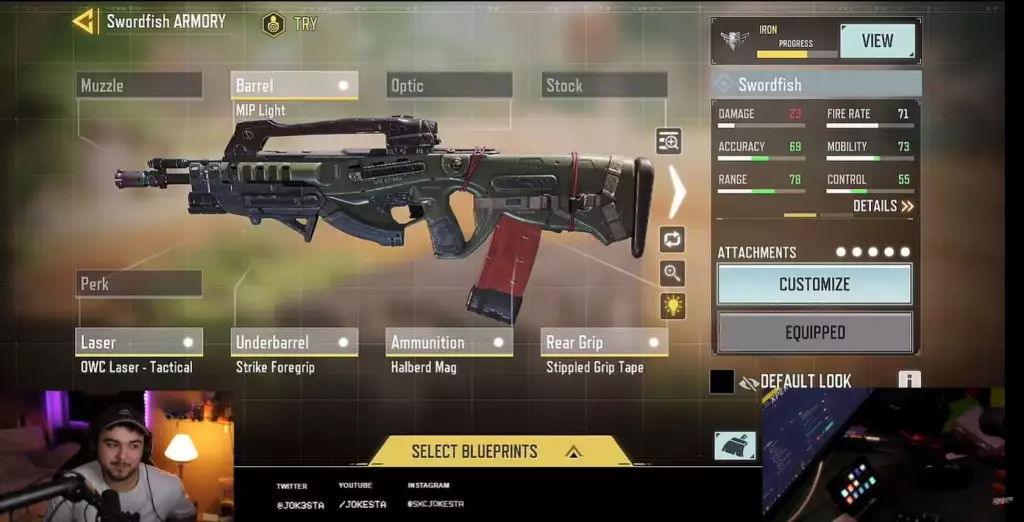Select the empty Perk slot
1024x522 pixels.
(x=139, y=284)
